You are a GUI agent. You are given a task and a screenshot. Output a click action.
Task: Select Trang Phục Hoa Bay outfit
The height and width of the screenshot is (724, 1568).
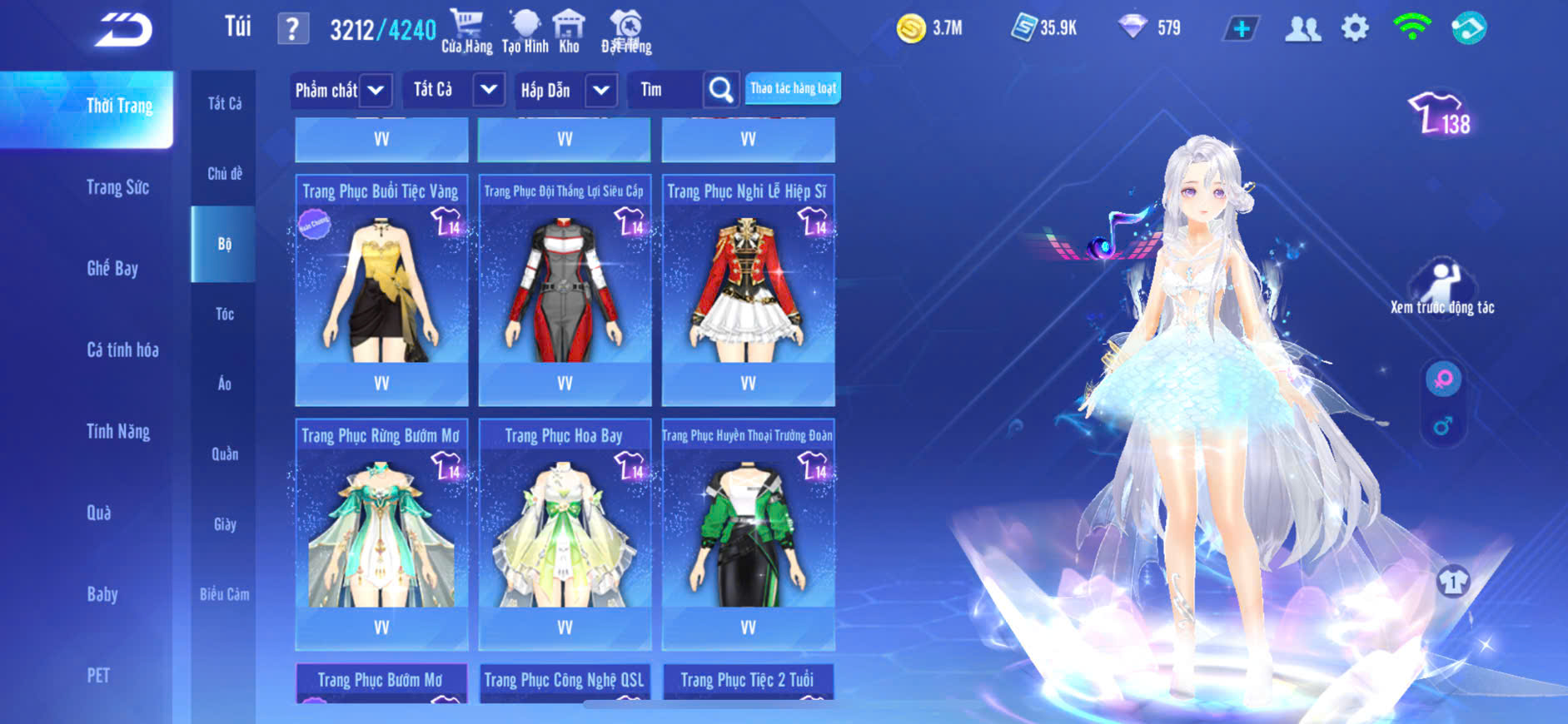pyautogui.click(x=565, y=531)
